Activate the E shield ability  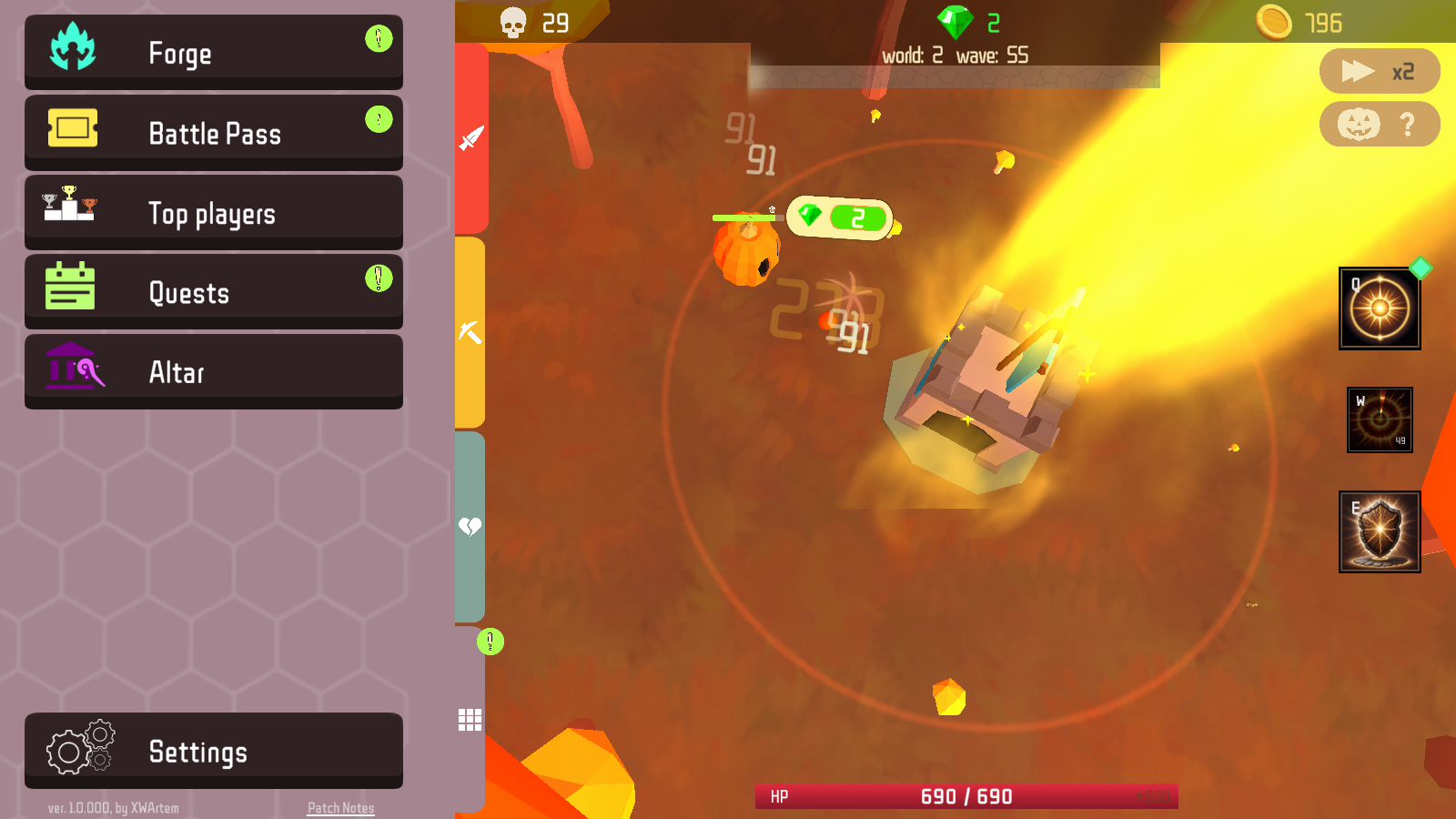1380,531
